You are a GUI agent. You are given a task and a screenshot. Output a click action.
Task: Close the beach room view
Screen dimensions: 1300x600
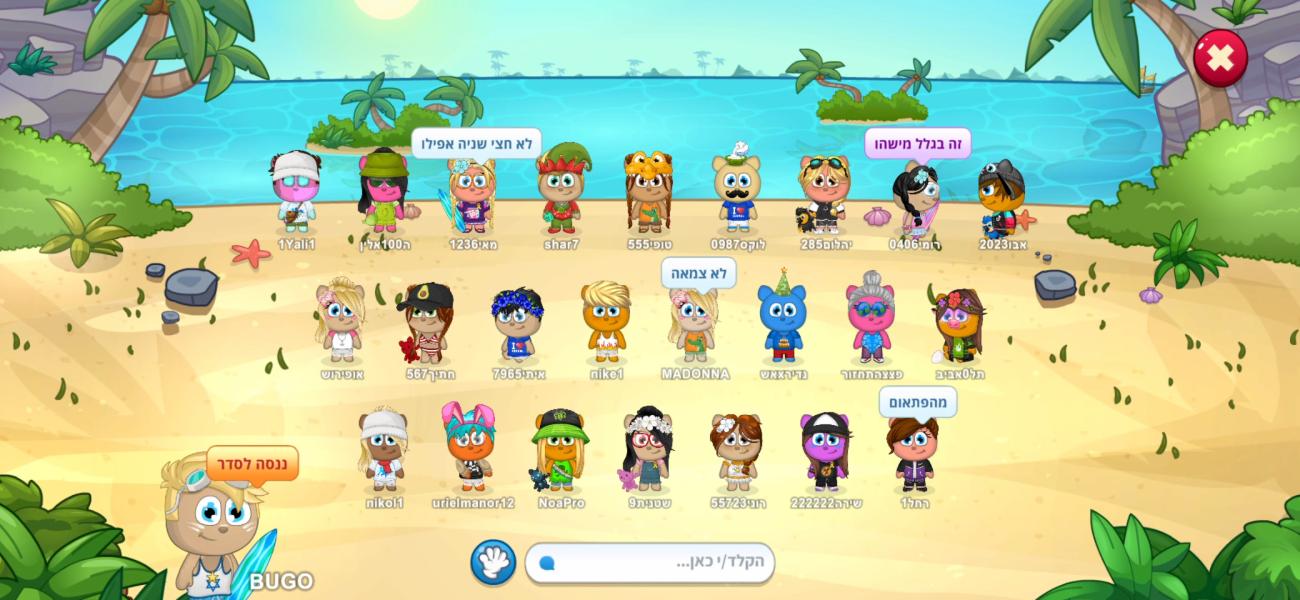1220,58
